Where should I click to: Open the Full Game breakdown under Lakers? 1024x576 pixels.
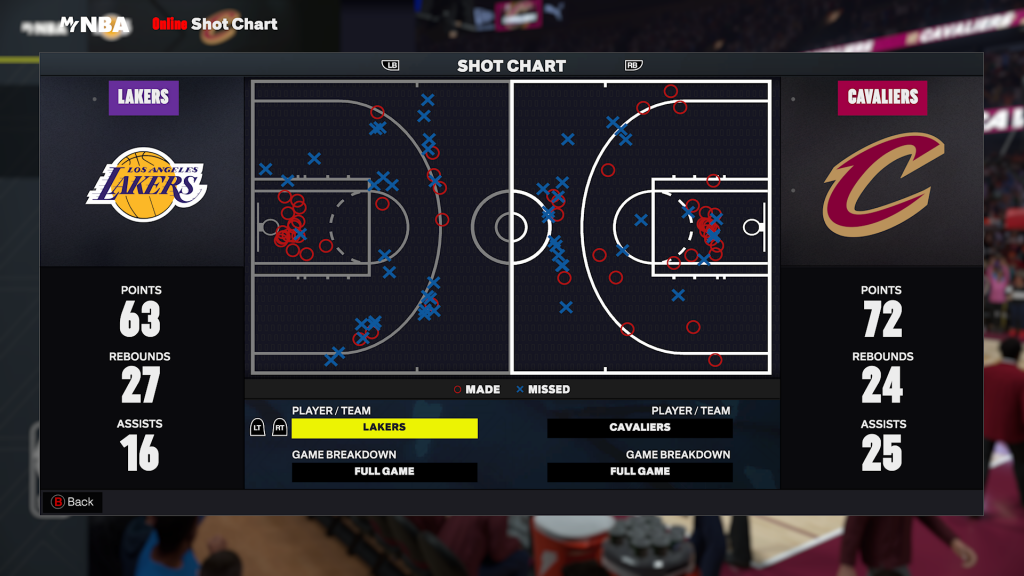pyautogui.click(x=384, y=472)
